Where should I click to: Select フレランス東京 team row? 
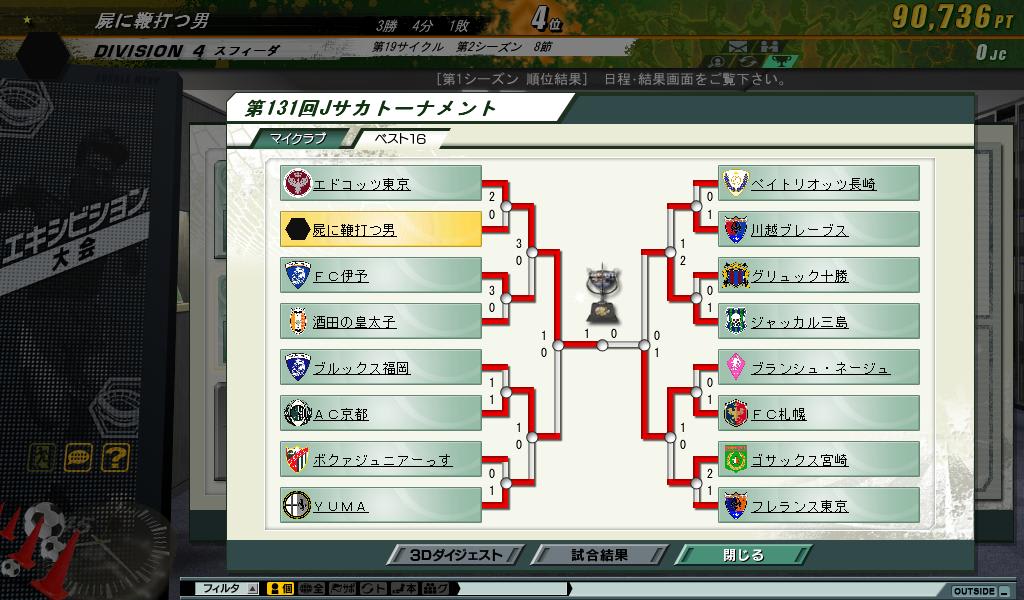[x=819, y=506]
